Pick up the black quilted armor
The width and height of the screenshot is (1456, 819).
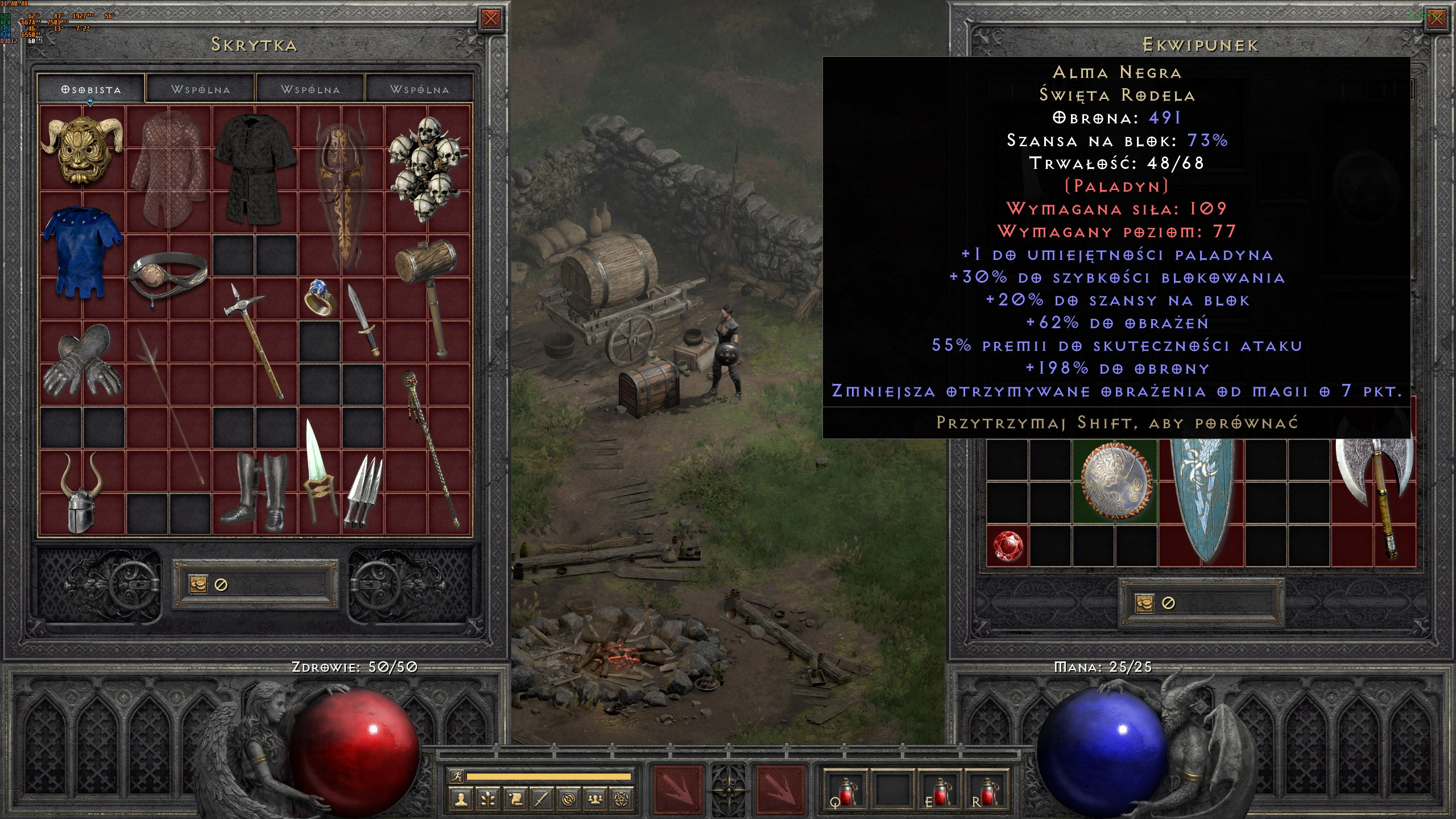[x=255, y=168]
